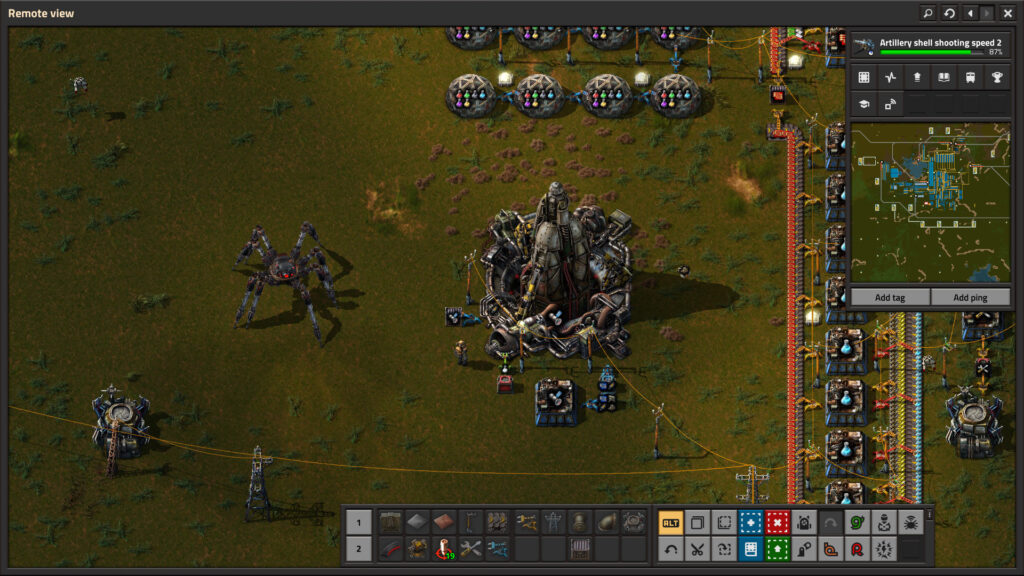1024x576 pixels.
Task: Switch to quickbar row 2
Action: 359,548
